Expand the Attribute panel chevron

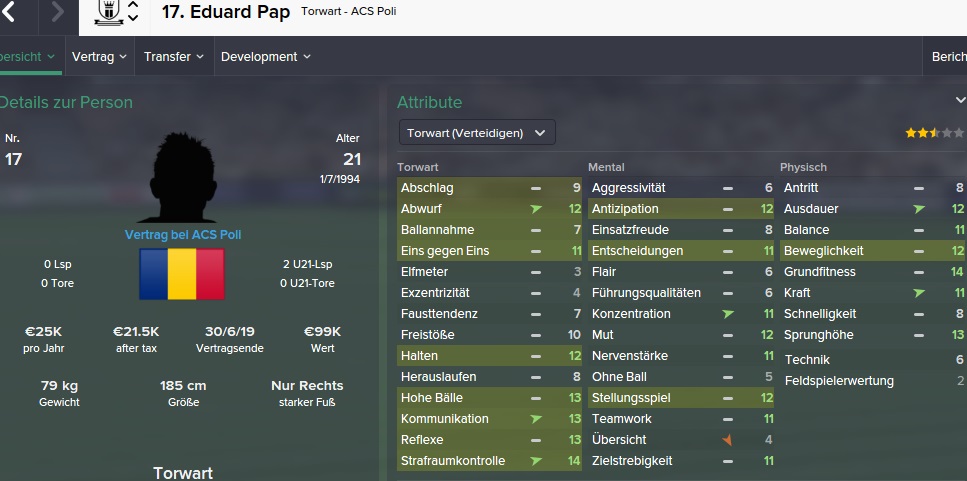coord(960,100)
